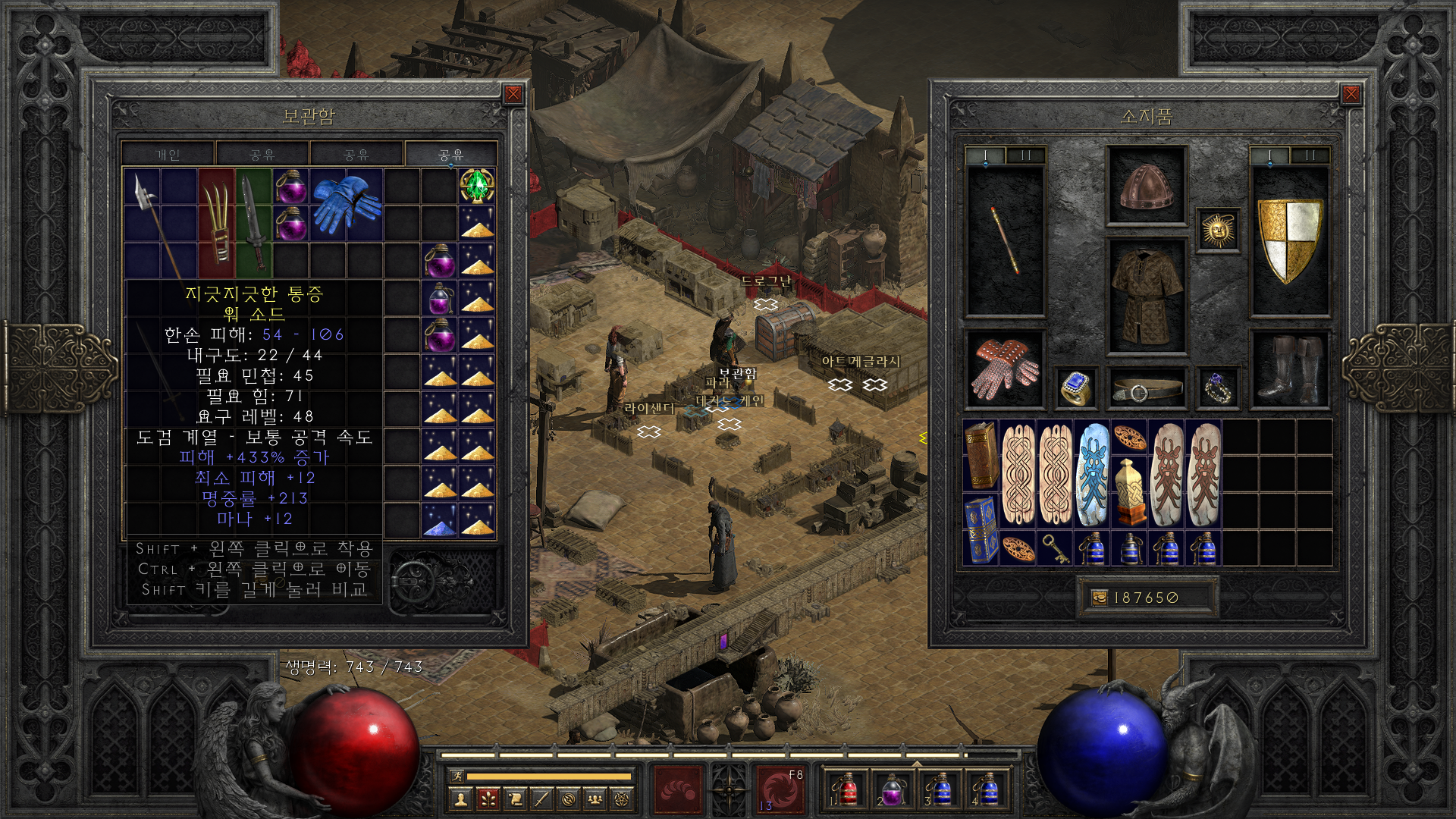Switch to the 개인 stash tab

[x=168, y=155]
